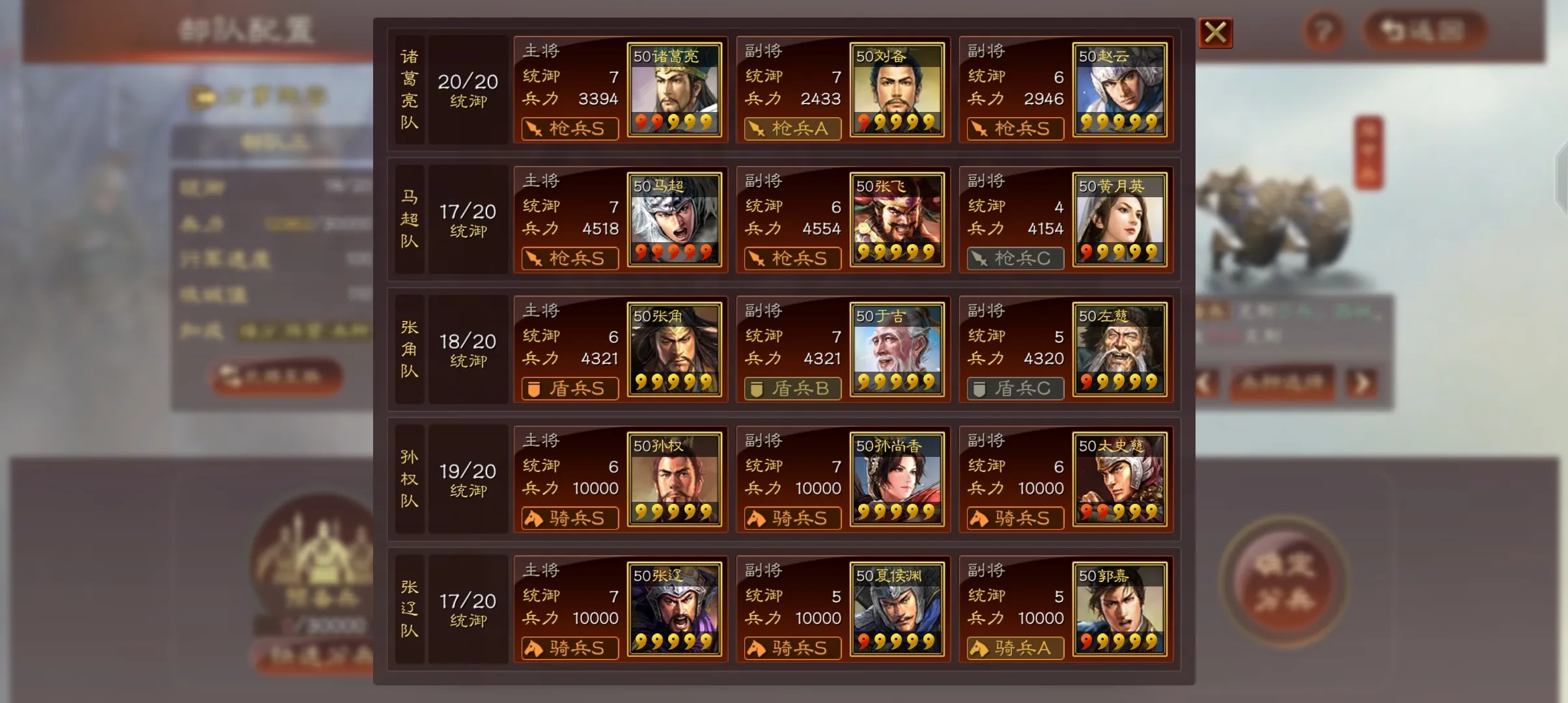
Task: Select the 张角 general portrait
Action: click(674, 350)
